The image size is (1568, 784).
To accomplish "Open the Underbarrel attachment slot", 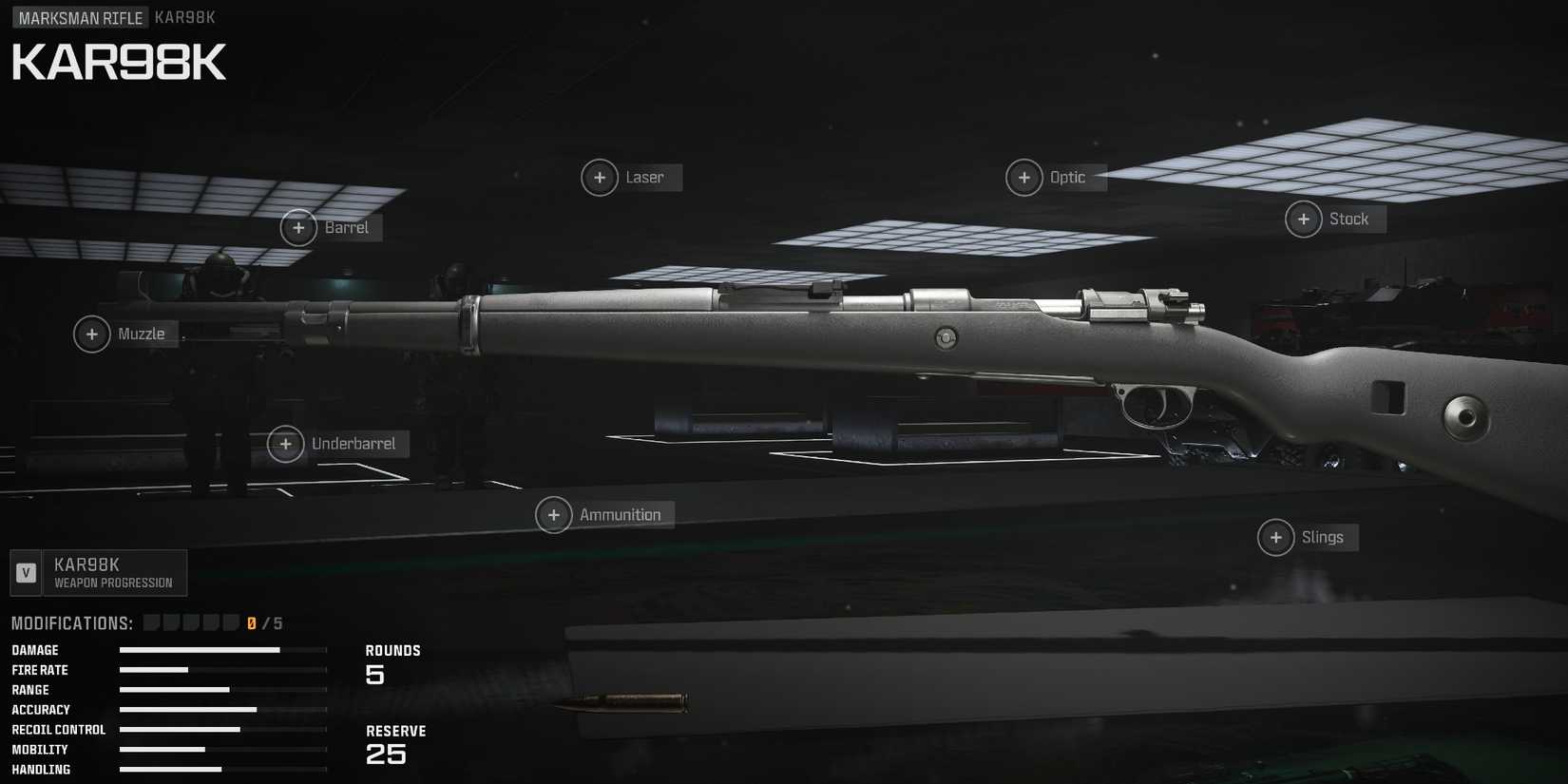I will [286, 444].
